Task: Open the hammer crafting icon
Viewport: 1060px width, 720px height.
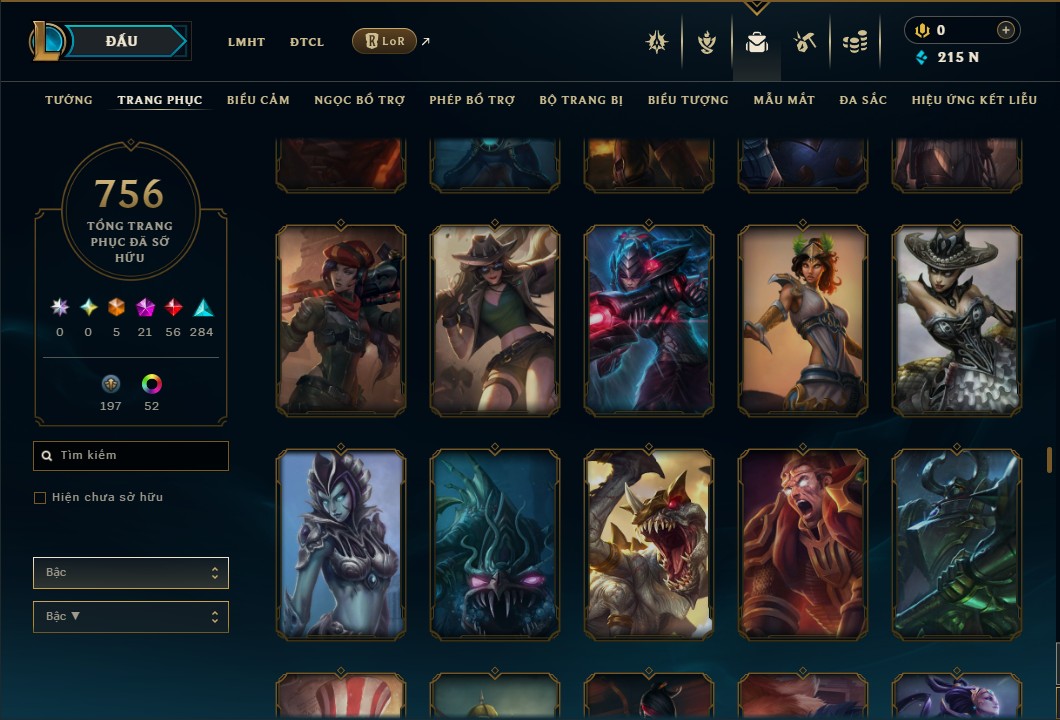Action: pos(805,42)
